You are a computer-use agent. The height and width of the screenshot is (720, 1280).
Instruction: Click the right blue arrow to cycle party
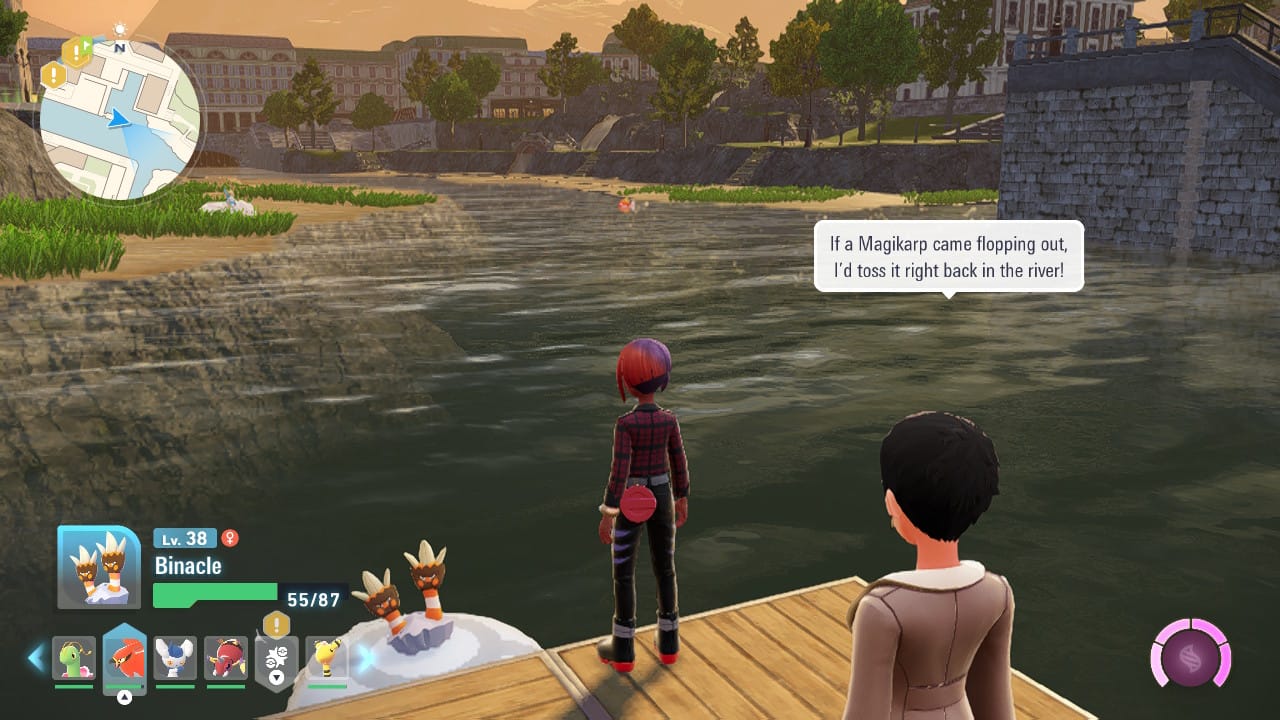[x=363, y=656]
